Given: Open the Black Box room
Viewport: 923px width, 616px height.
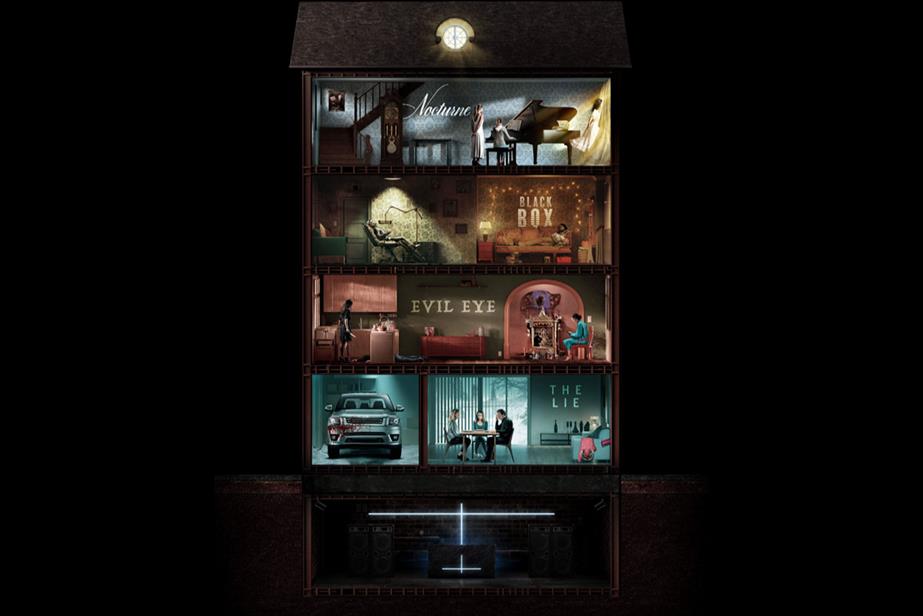Looking at the screenshot, I should [536, 220].
